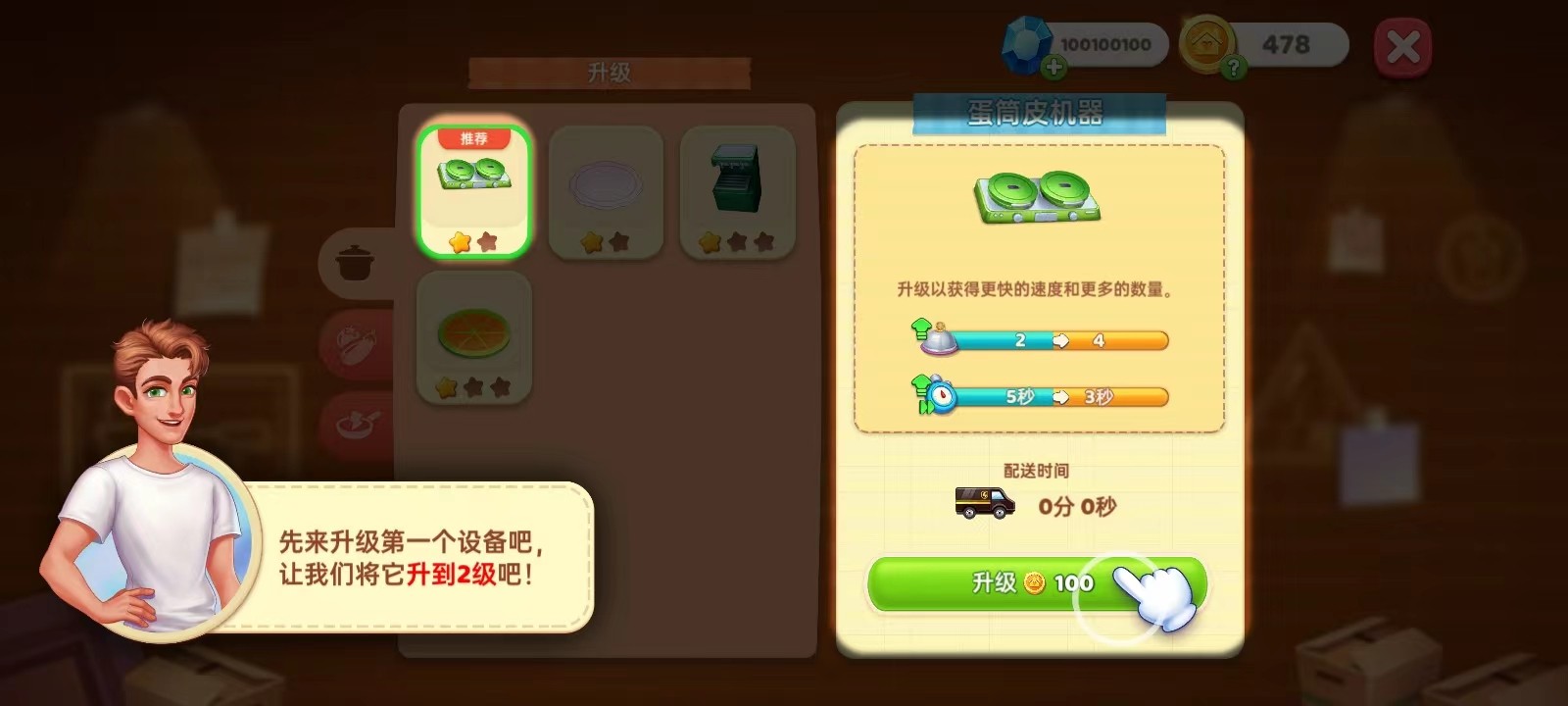Select the green pie equipment thumbnail

[x=473, y=334]
